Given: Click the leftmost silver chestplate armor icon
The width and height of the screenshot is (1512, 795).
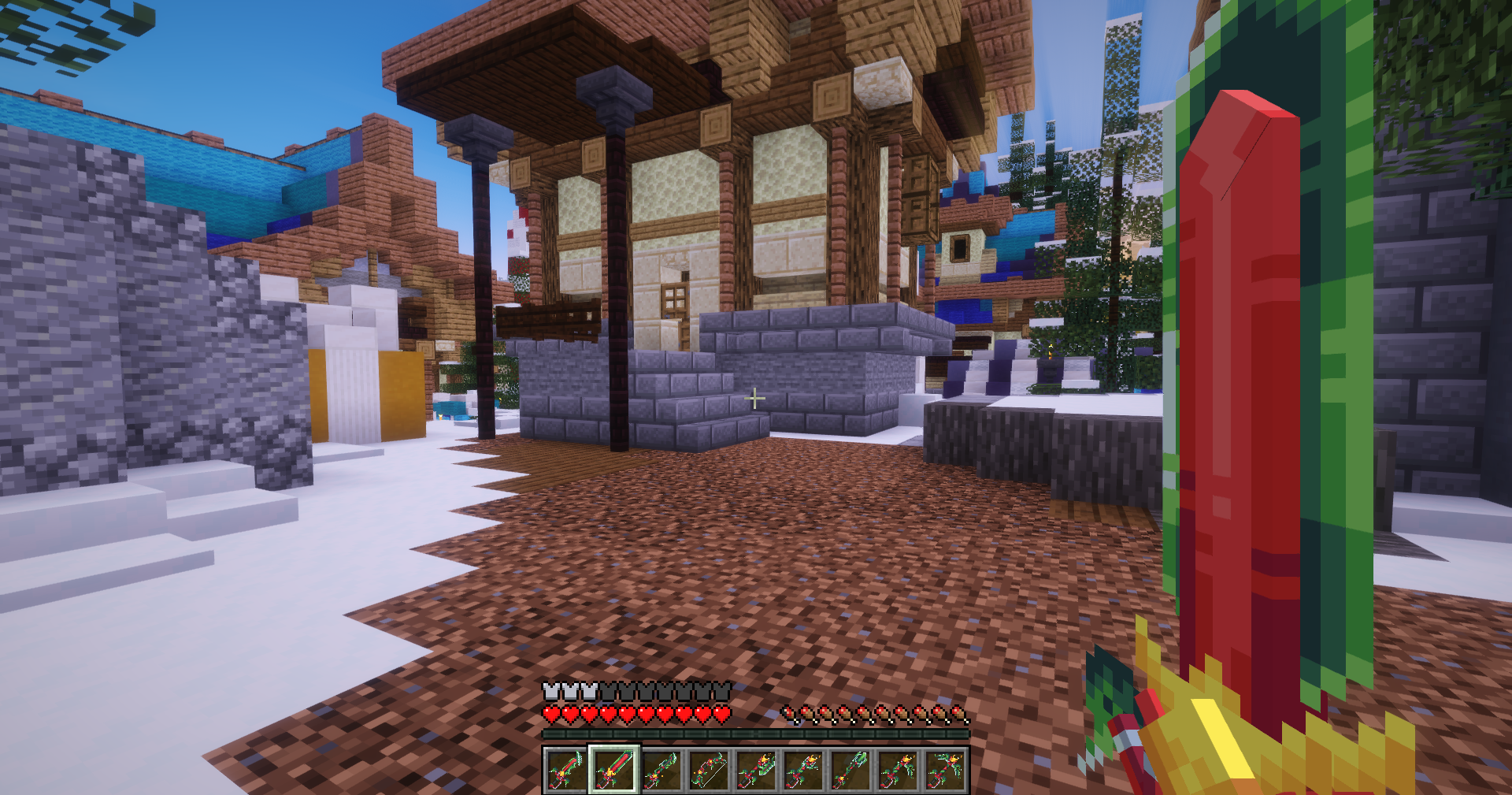Looking at the screenshot, I should tap(549, 689).
